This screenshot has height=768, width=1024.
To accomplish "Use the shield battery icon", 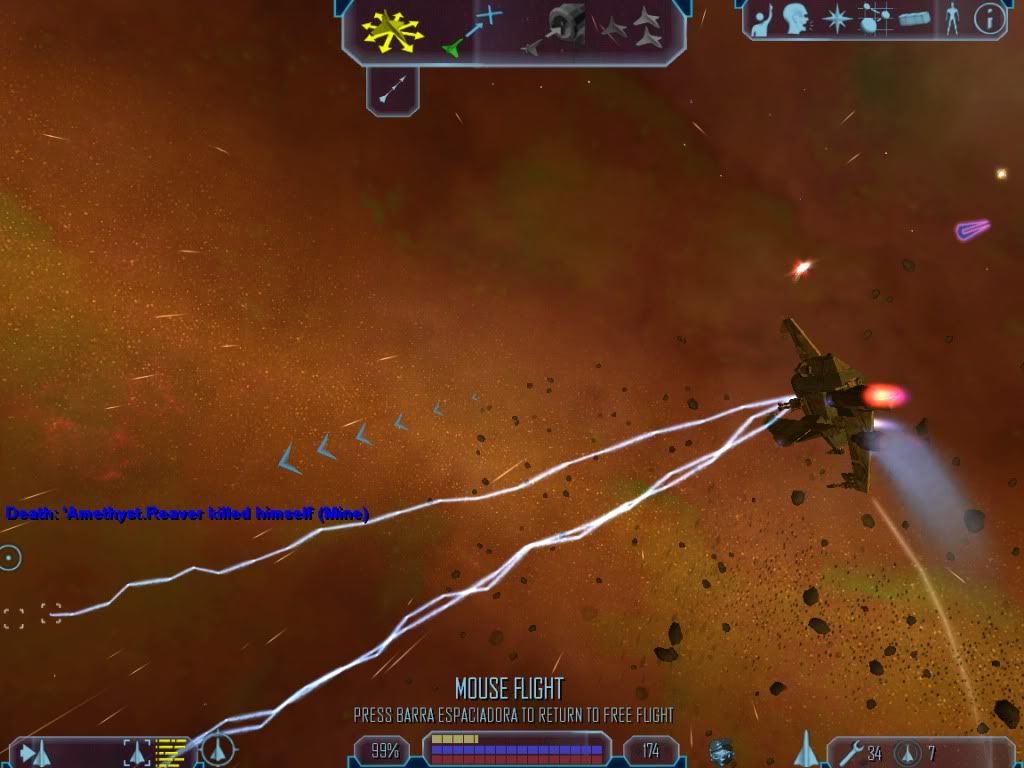I will 908,752.
